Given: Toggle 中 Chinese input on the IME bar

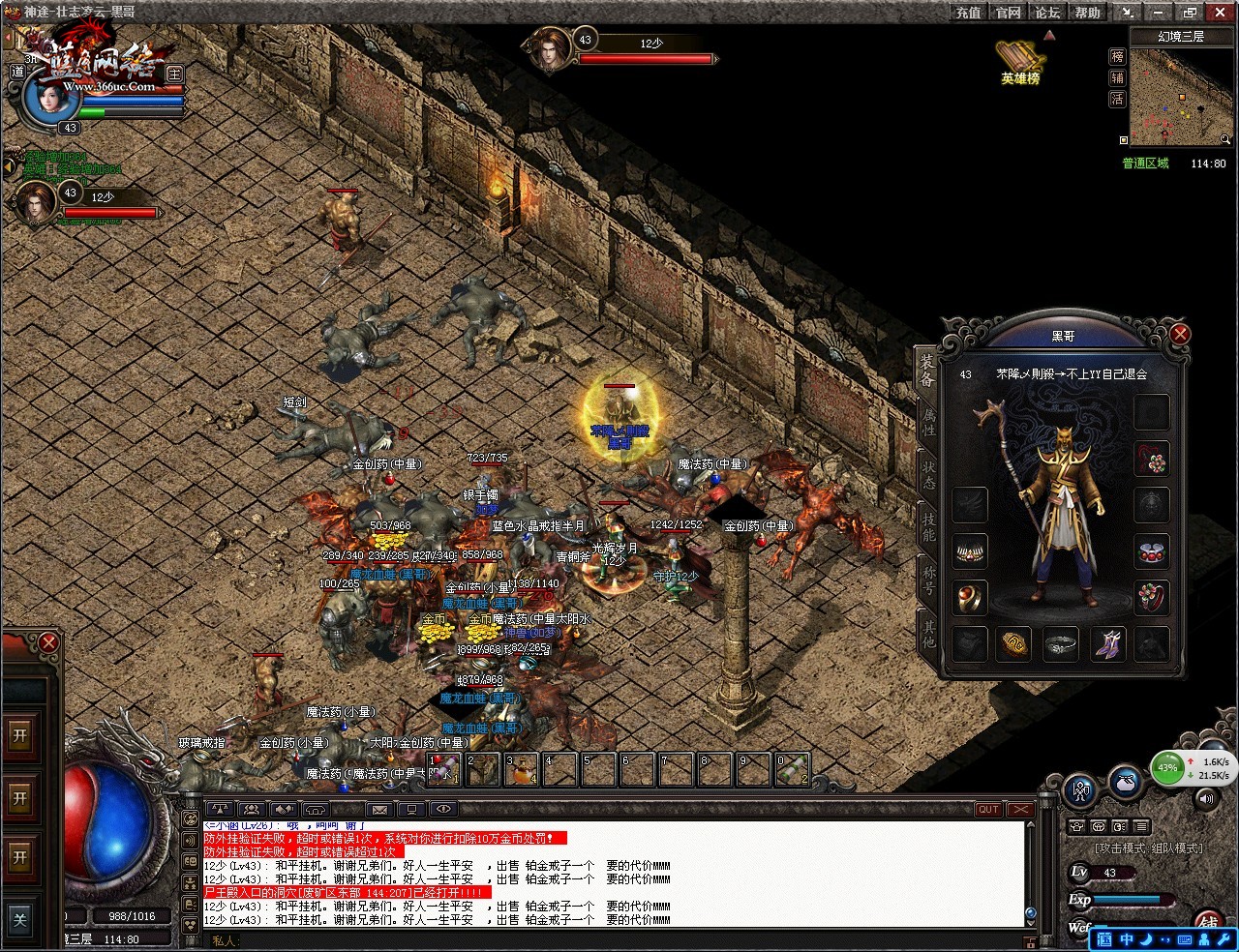Looking at the screenshot, I should click(1127, 938).
